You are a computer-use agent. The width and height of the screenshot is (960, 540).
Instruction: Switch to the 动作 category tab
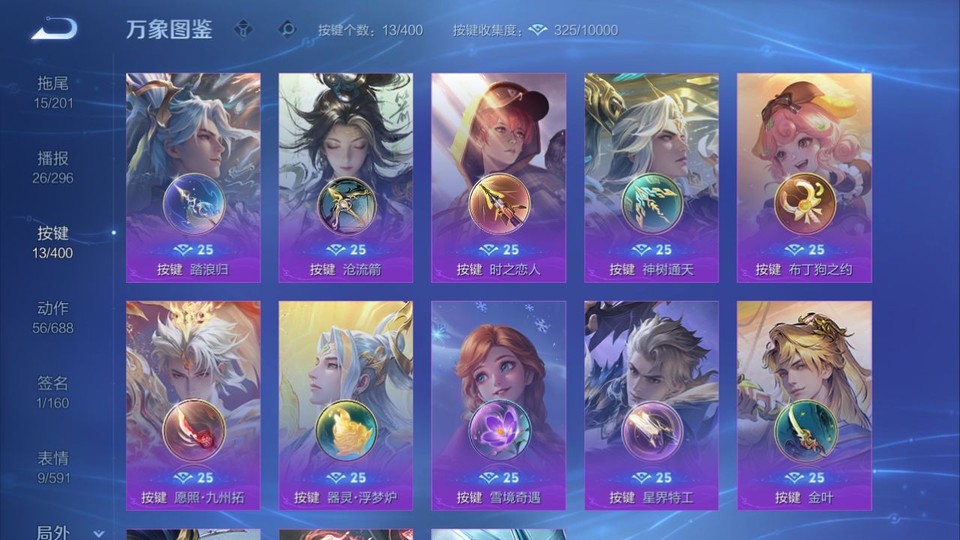click(x=54, y=317)
